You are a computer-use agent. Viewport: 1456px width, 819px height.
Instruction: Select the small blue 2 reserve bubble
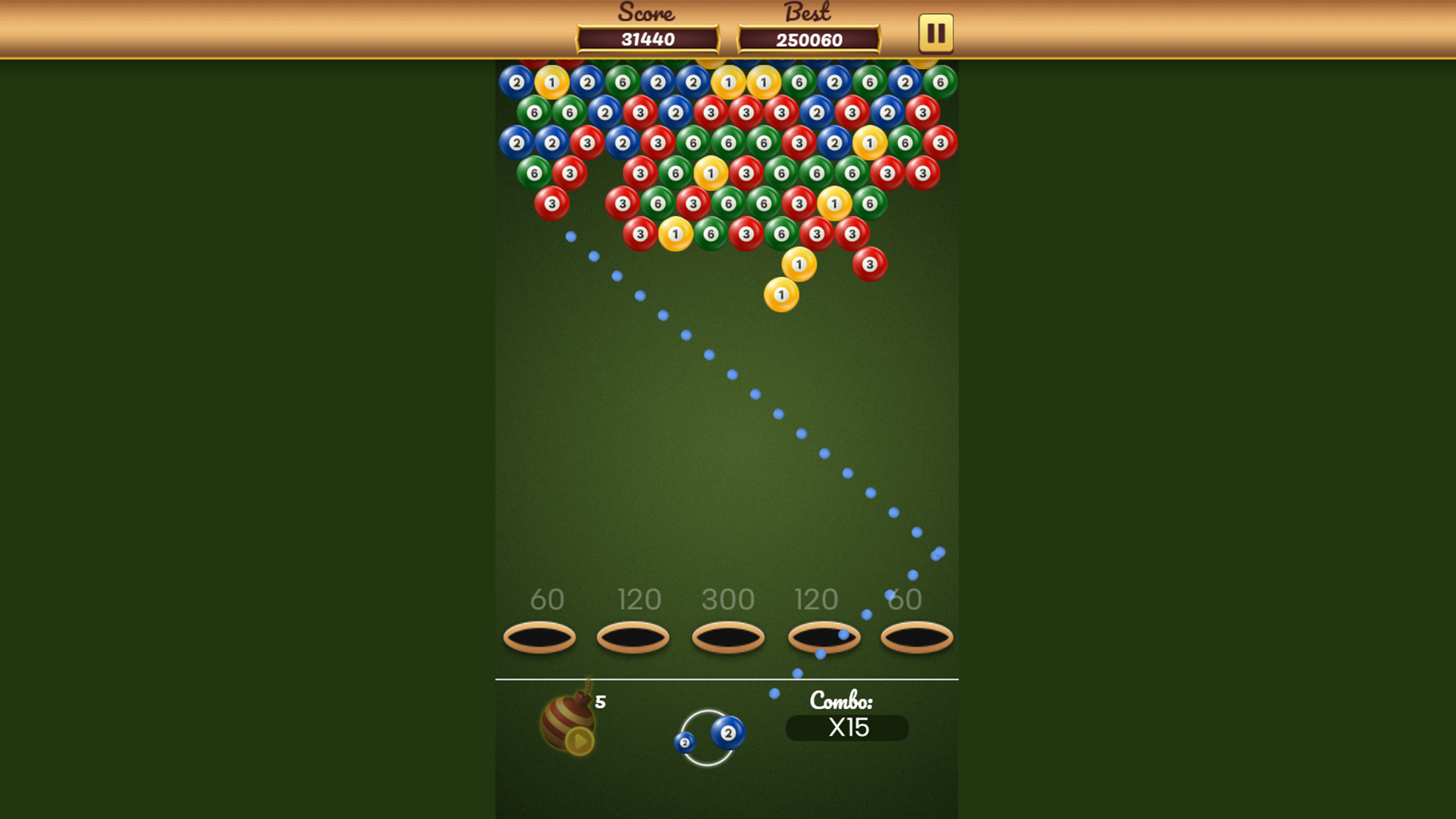point(685,743)
